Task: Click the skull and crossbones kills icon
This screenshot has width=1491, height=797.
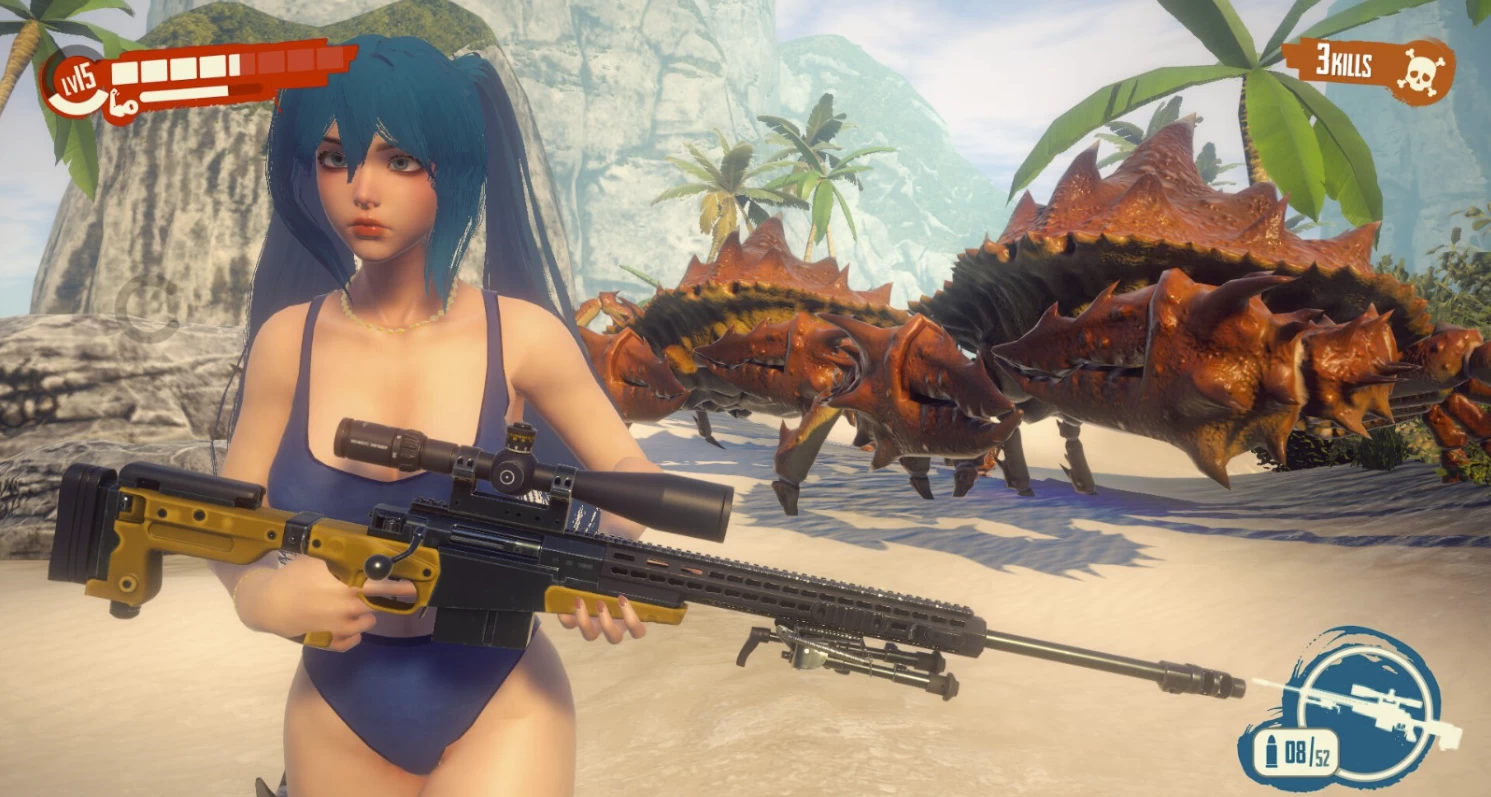Action: (x=1421, y=72)
